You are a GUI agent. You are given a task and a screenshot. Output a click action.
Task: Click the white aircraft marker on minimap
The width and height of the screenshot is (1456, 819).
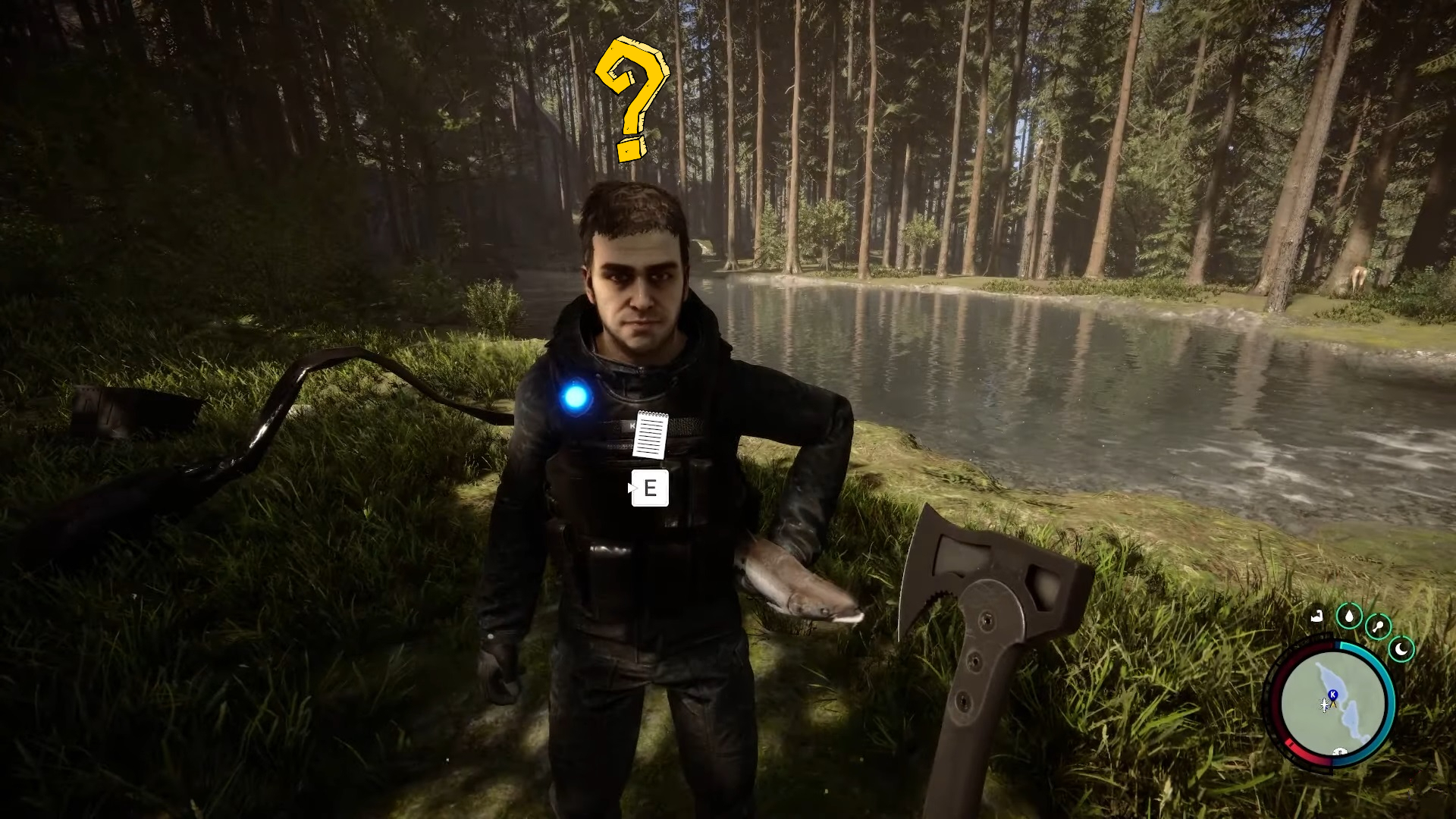coord(1325,705)
